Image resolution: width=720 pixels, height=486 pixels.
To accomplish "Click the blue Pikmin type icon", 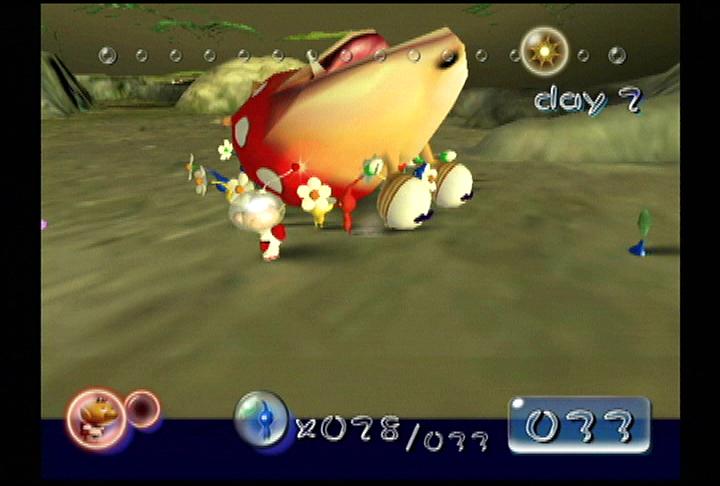I will point(261,418).
